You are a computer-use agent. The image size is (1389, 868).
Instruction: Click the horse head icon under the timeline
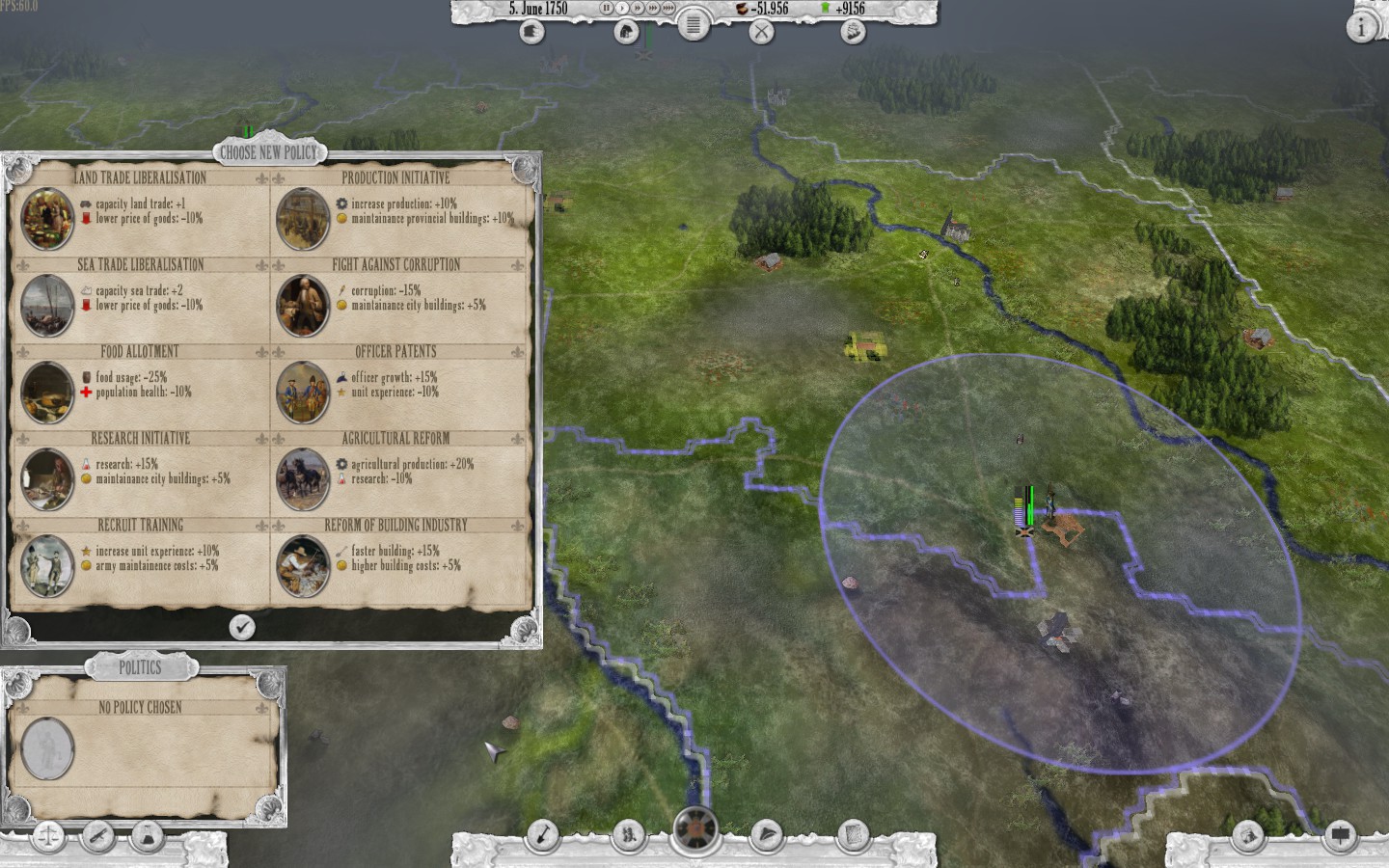(x=625, y=31)
